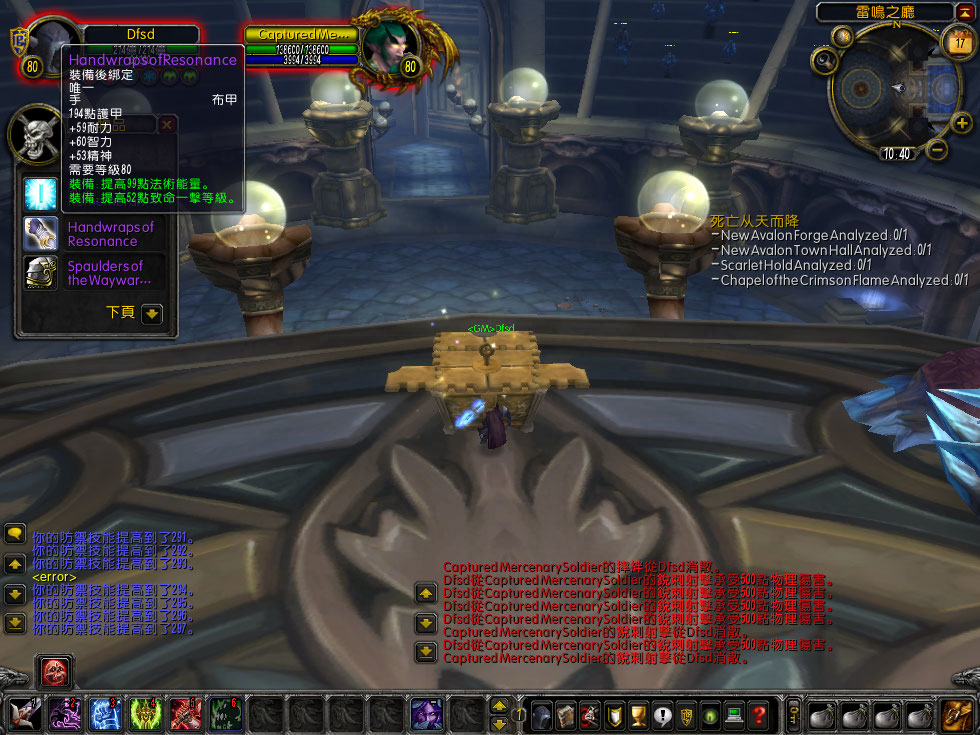Zoom out the minimap with minus button

(937, 149)
